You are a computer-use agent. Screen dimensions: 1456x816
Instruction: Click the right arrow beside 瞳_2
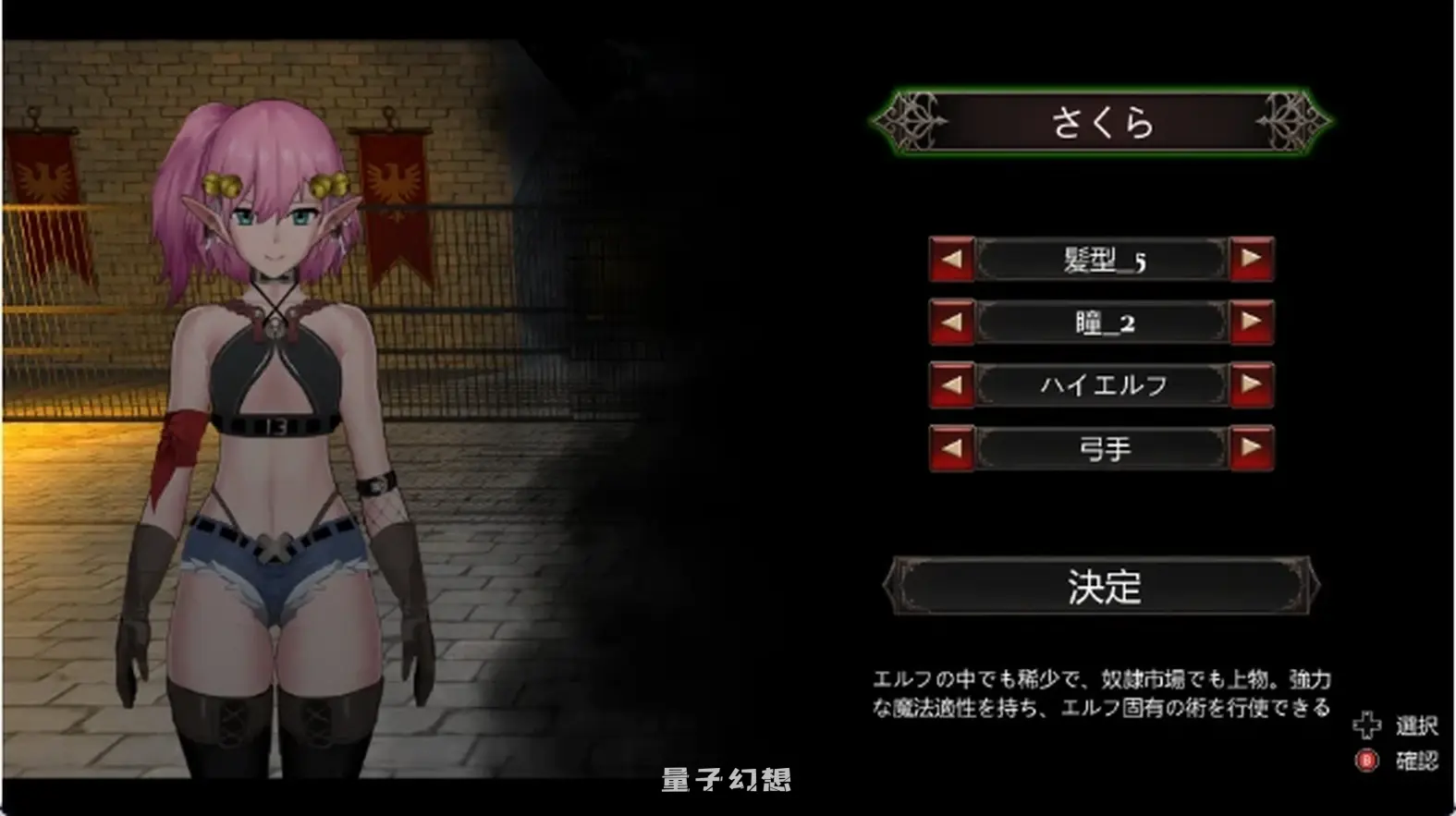tap(1253, 323)
